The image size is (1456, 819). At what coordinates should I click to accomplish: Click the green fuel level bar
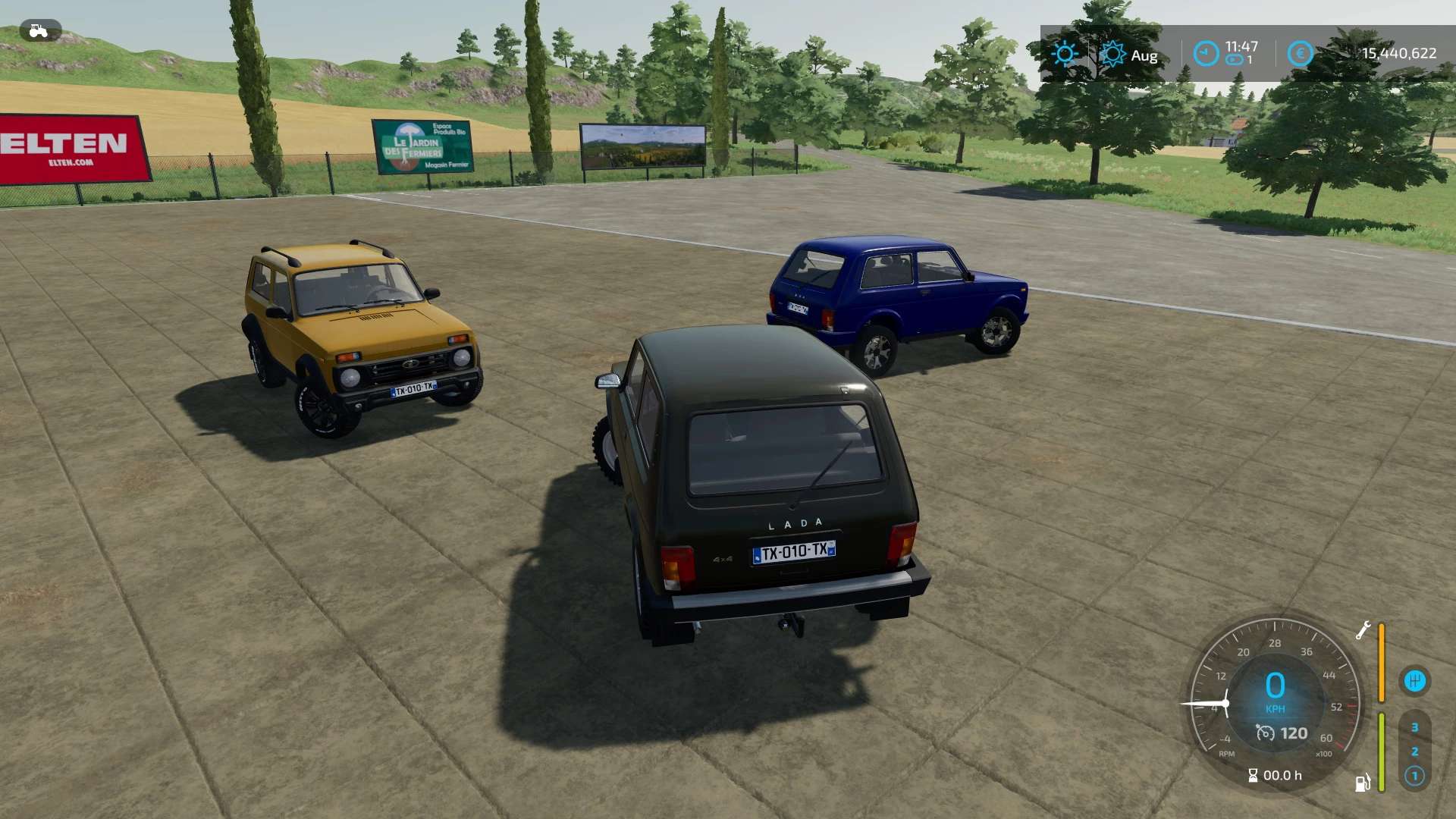click(x=1380, y=752)
